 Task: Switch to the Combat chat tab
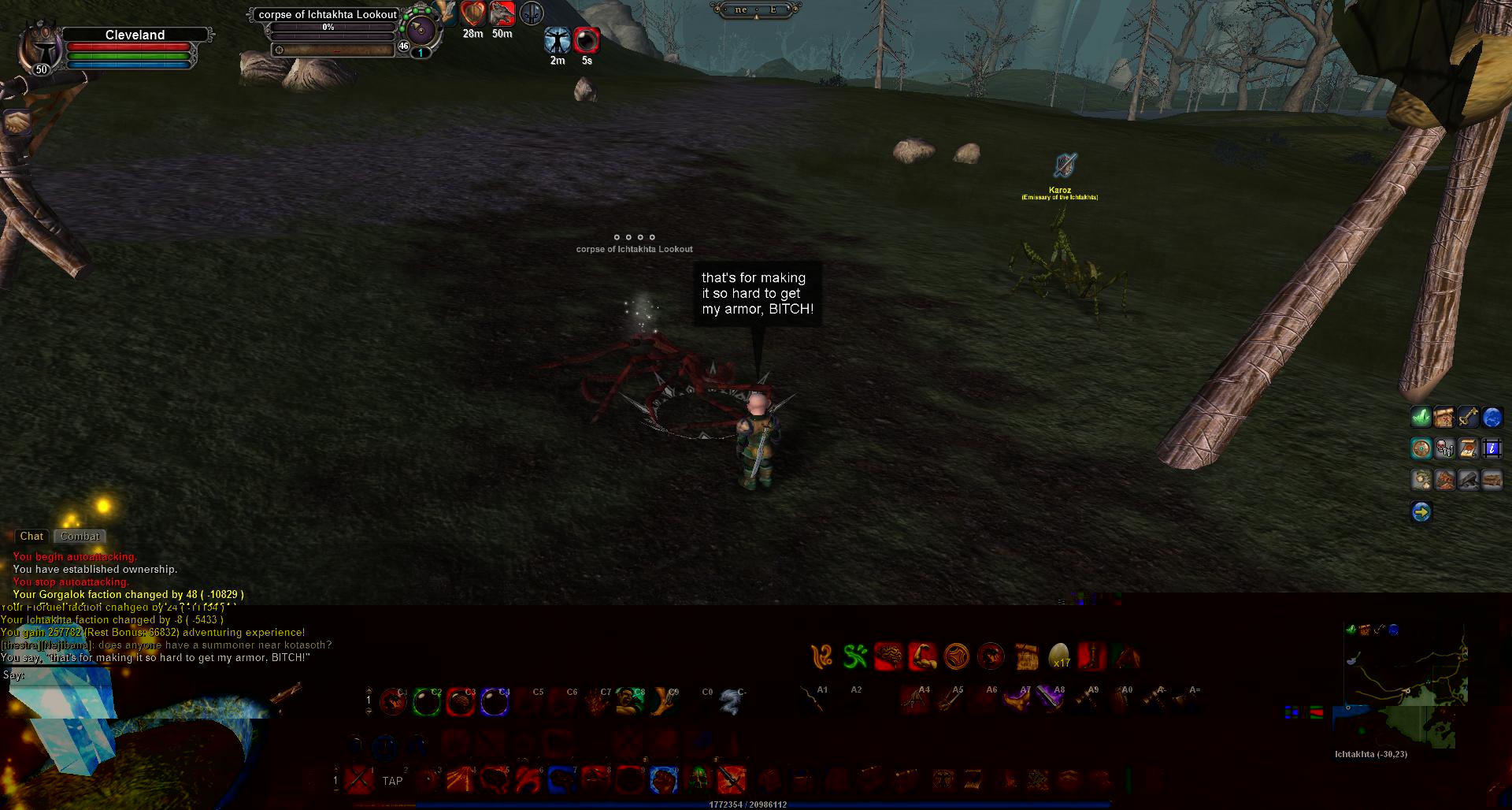point(80,537)
